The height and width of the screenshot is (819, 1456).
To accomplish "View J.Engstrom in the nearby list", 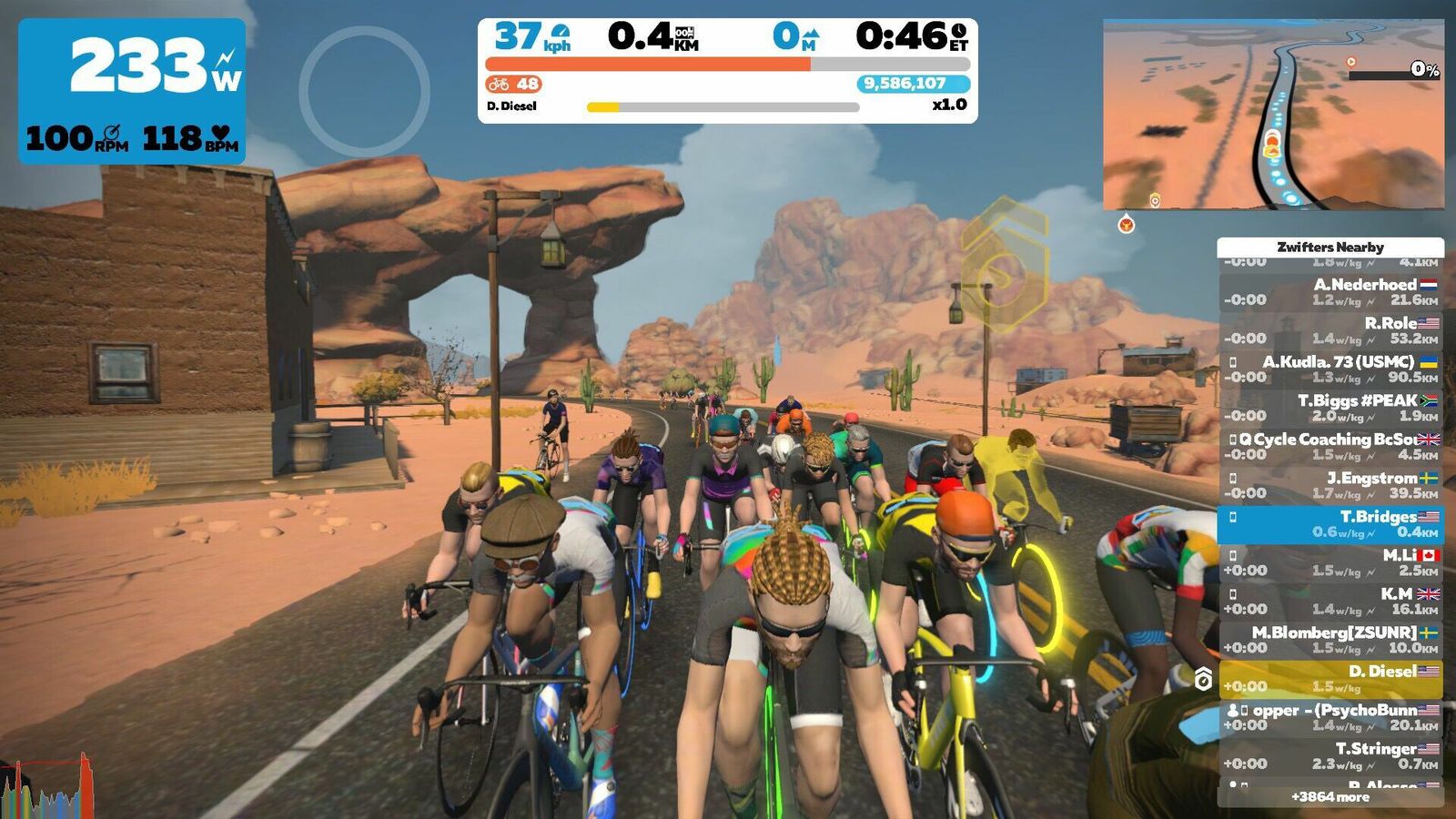I will pos(1330,485).
